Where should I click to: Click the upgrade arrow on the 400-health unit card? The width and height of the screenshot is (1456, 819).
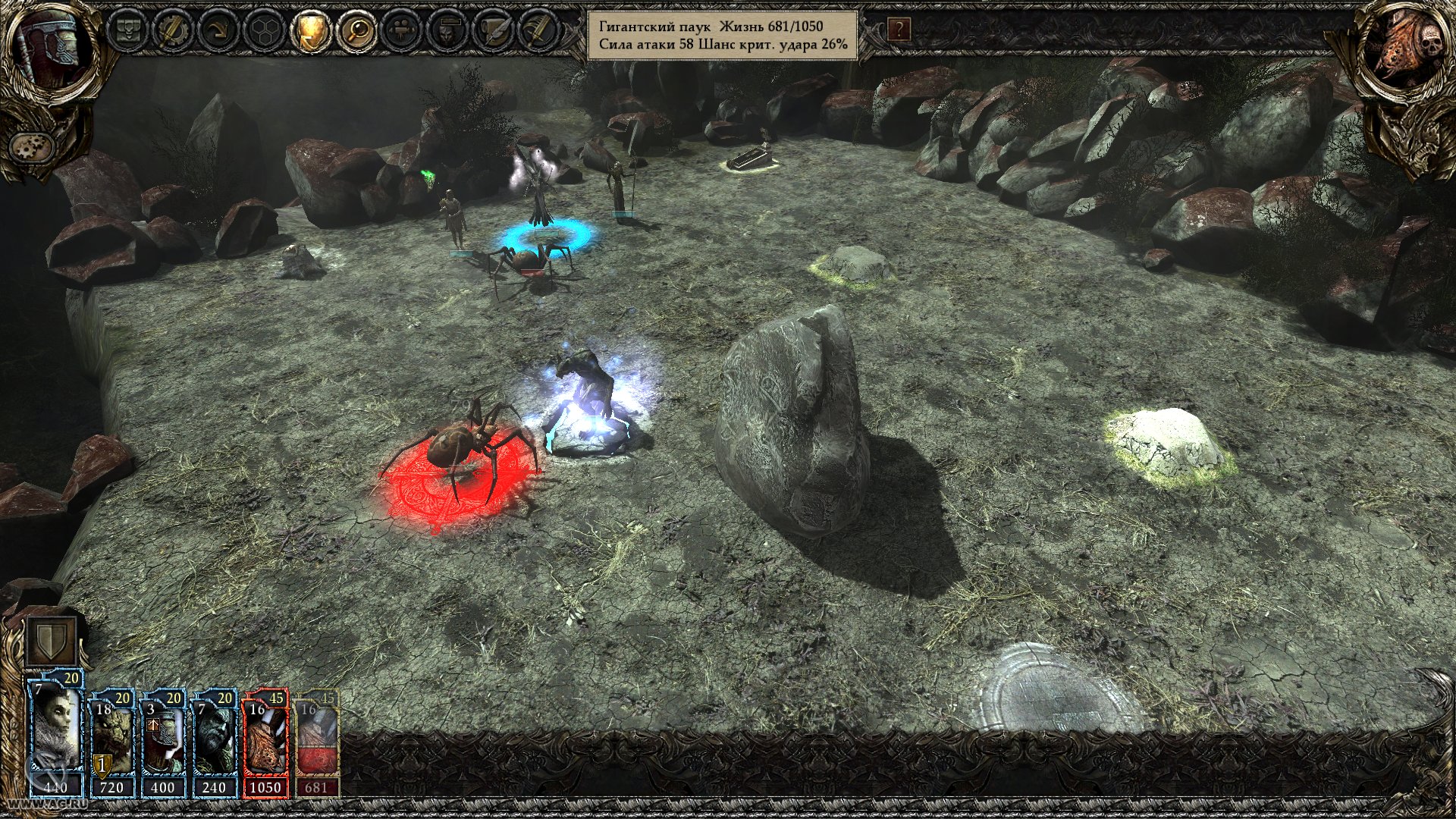click(154, 725)
